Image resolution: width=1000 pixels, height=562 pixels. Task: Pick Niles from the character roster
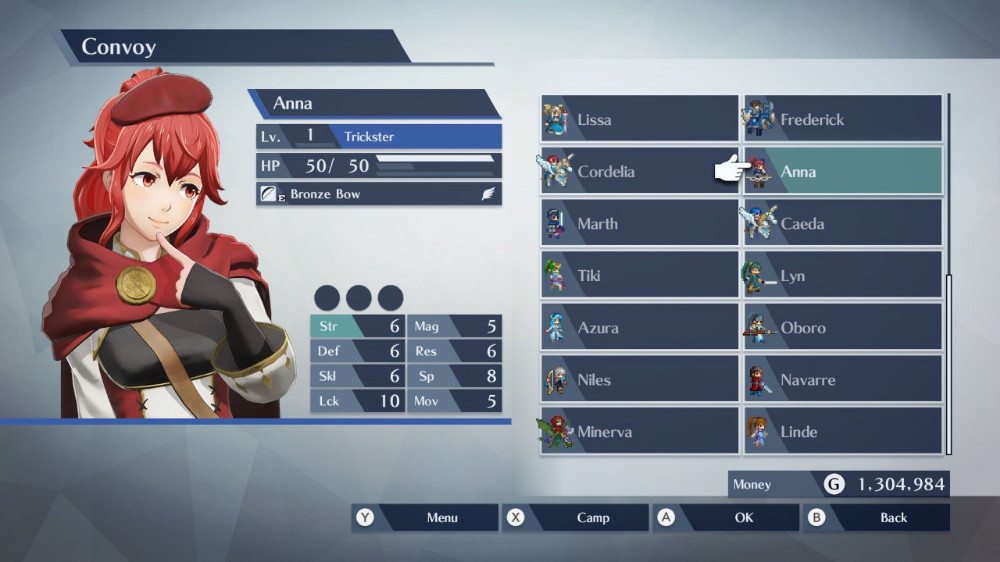(640, 379)
